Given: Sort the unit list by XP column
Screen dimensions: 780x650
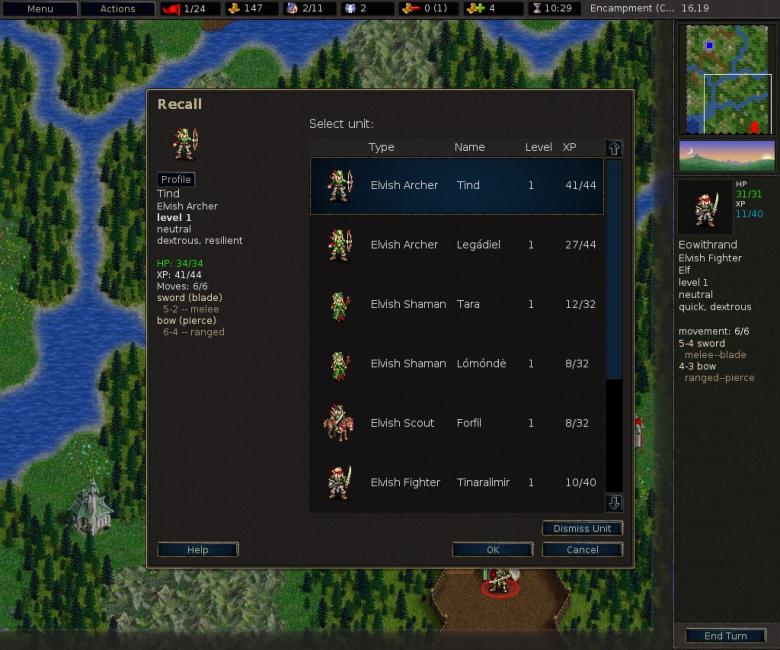Looking at the screenshot, I should click(x=569, y=147).
